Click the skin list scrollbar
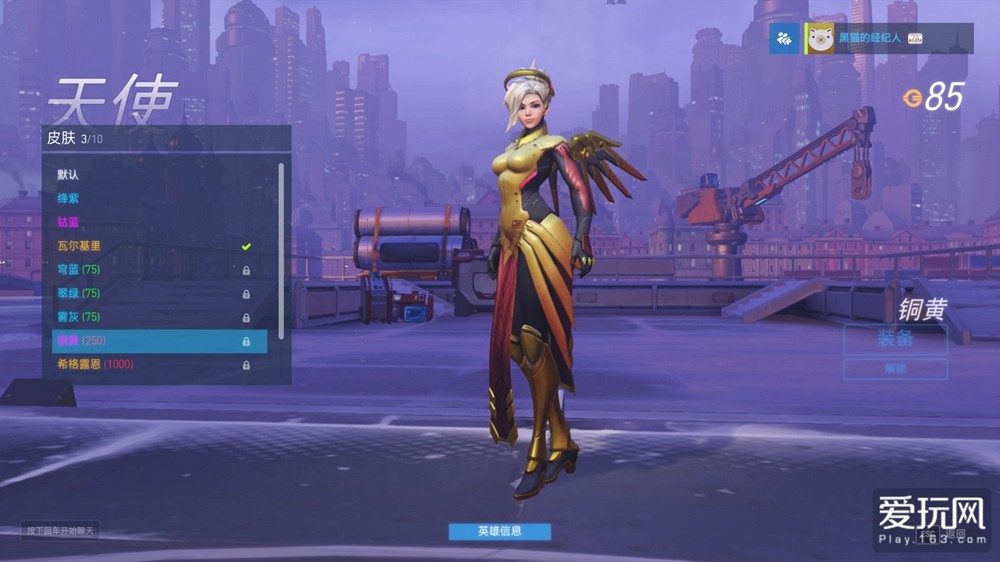 click(281, 250)
